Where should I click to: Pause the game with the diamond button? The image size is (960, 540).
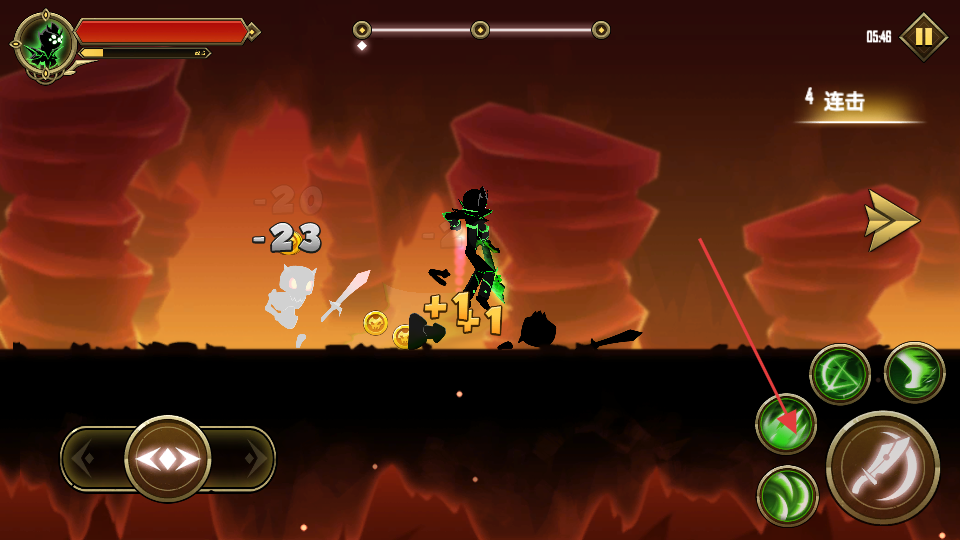[923, 37]
